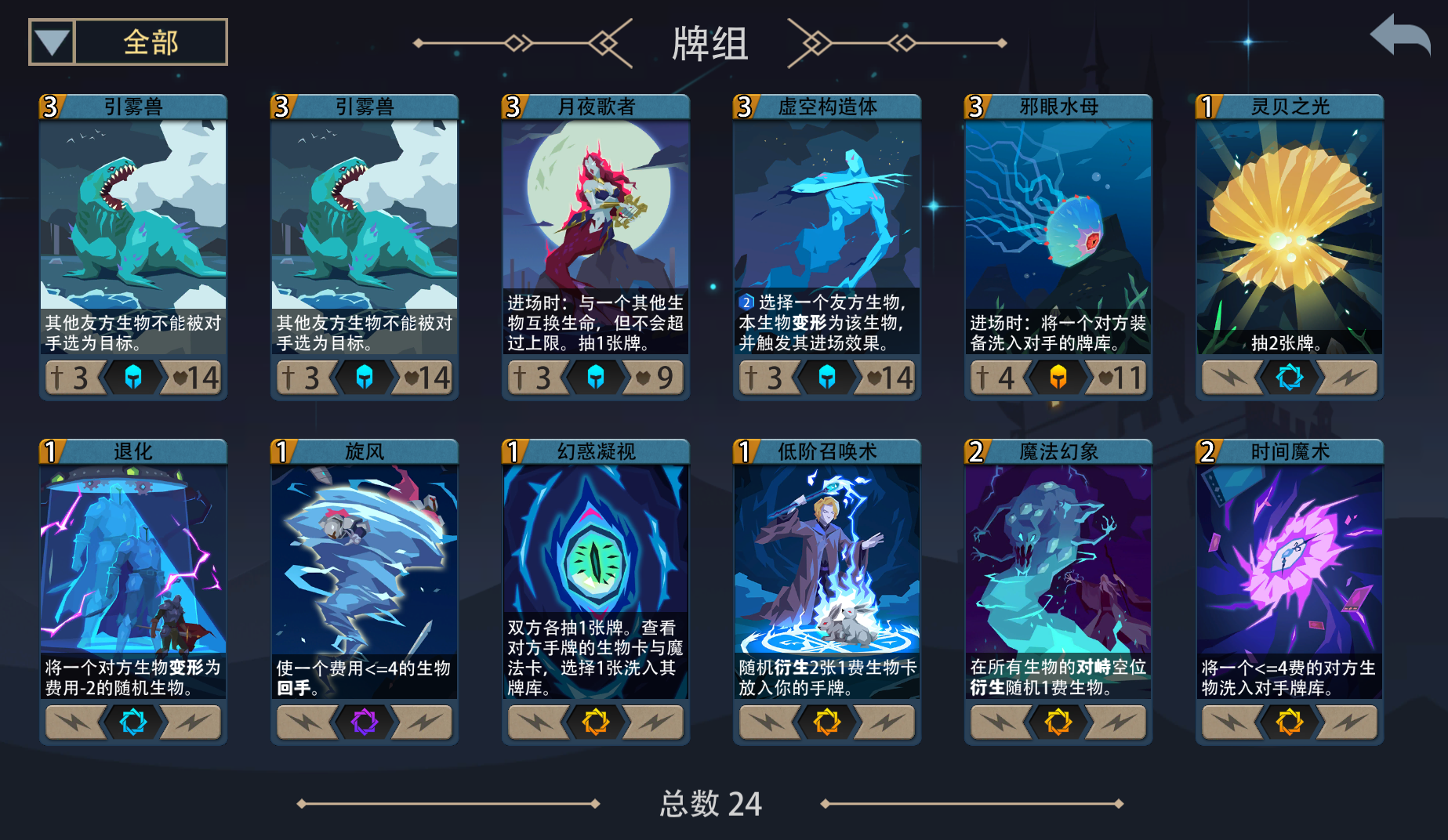This screenshot has height=840, width=1448.
Task: Click the yellow helmet icon on 邪眼水母
Action: coord(1058,377)
